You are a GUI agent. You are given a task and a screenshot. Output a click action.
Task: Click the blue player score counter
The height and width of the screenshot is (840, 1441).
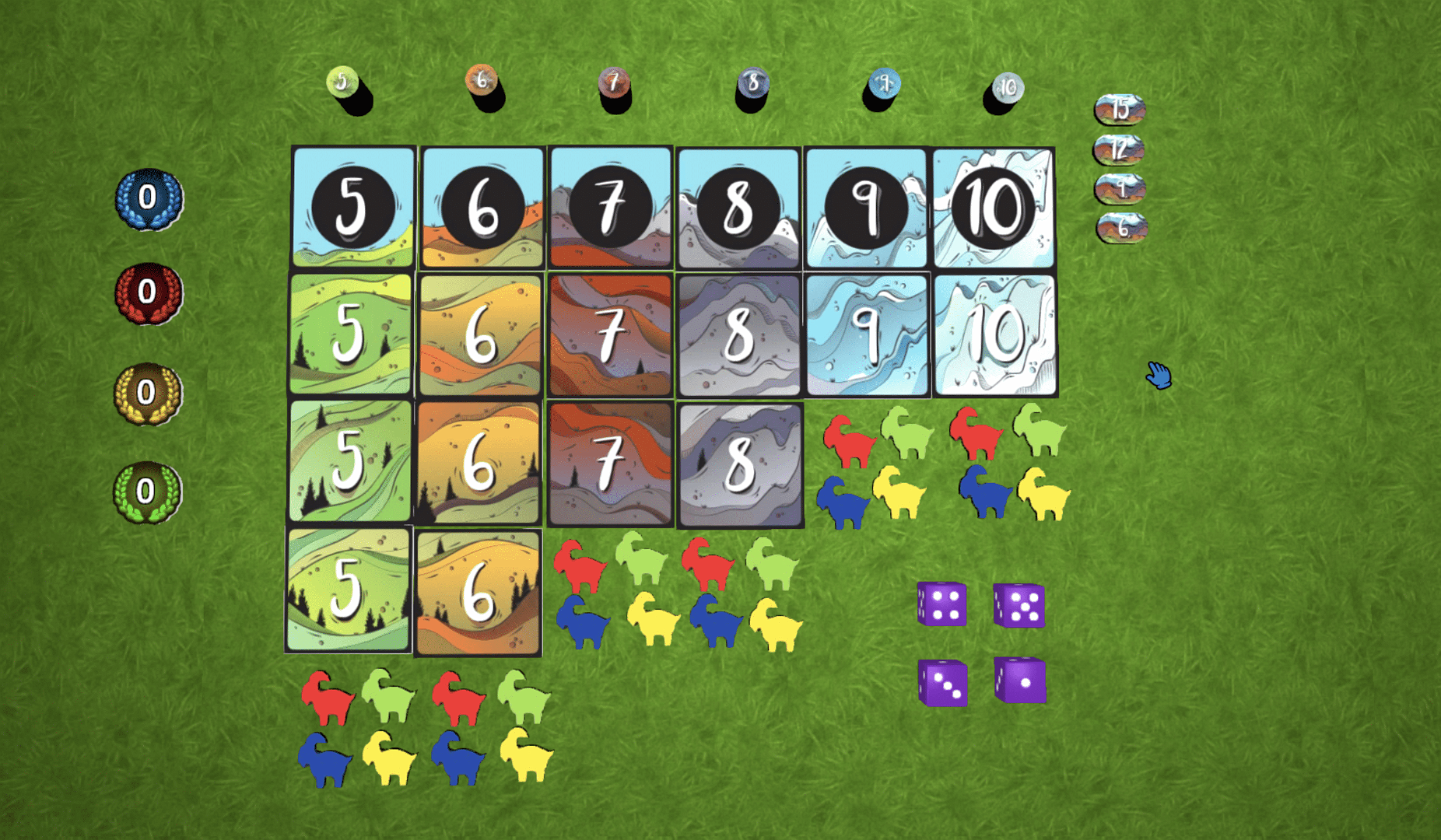coord(149,198)
